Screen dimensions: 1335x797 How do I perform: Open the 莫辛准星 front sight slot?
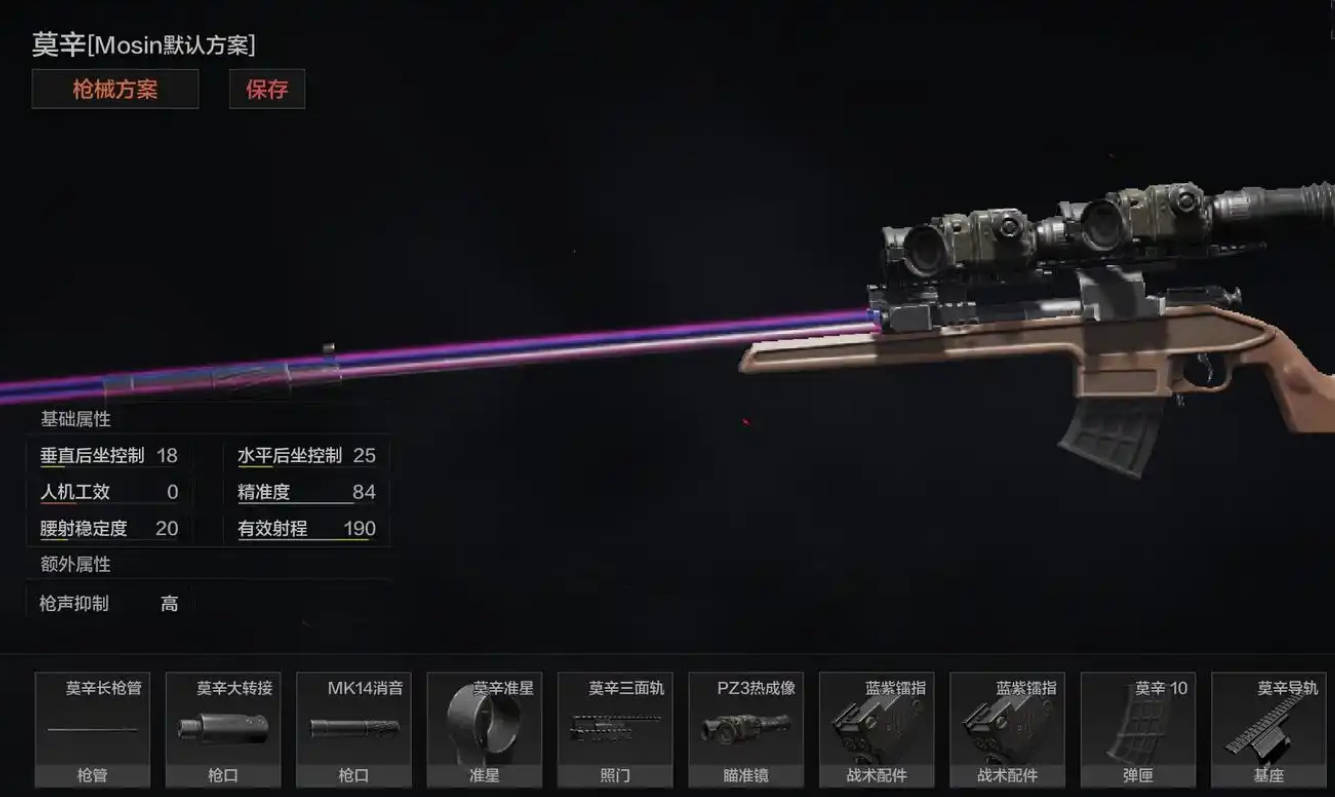pos(484,729)
